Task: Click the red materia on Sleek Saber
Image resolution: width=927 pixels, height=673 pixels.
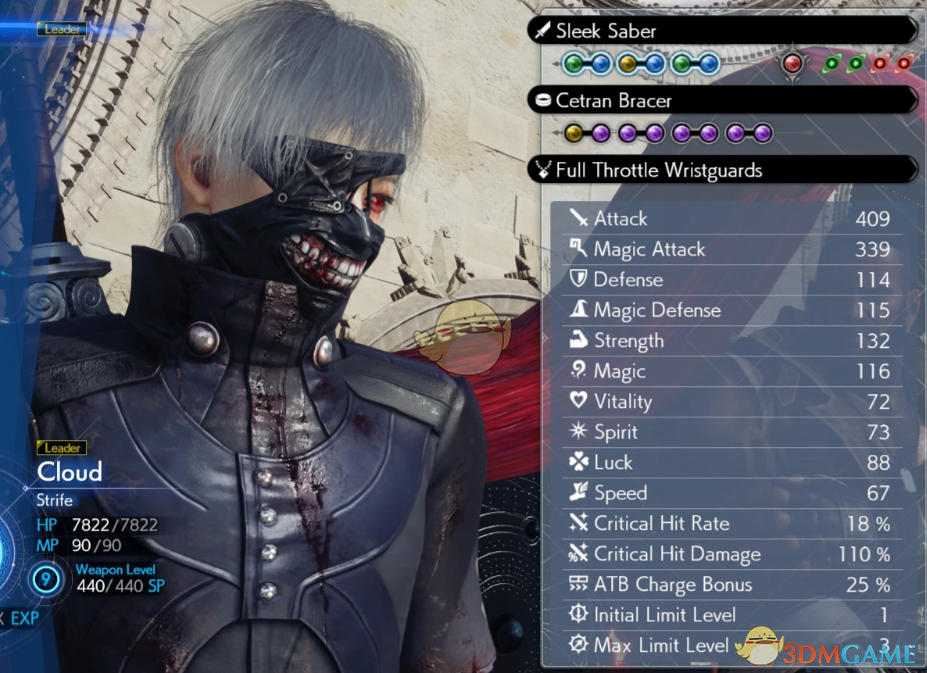Action: 793,64
